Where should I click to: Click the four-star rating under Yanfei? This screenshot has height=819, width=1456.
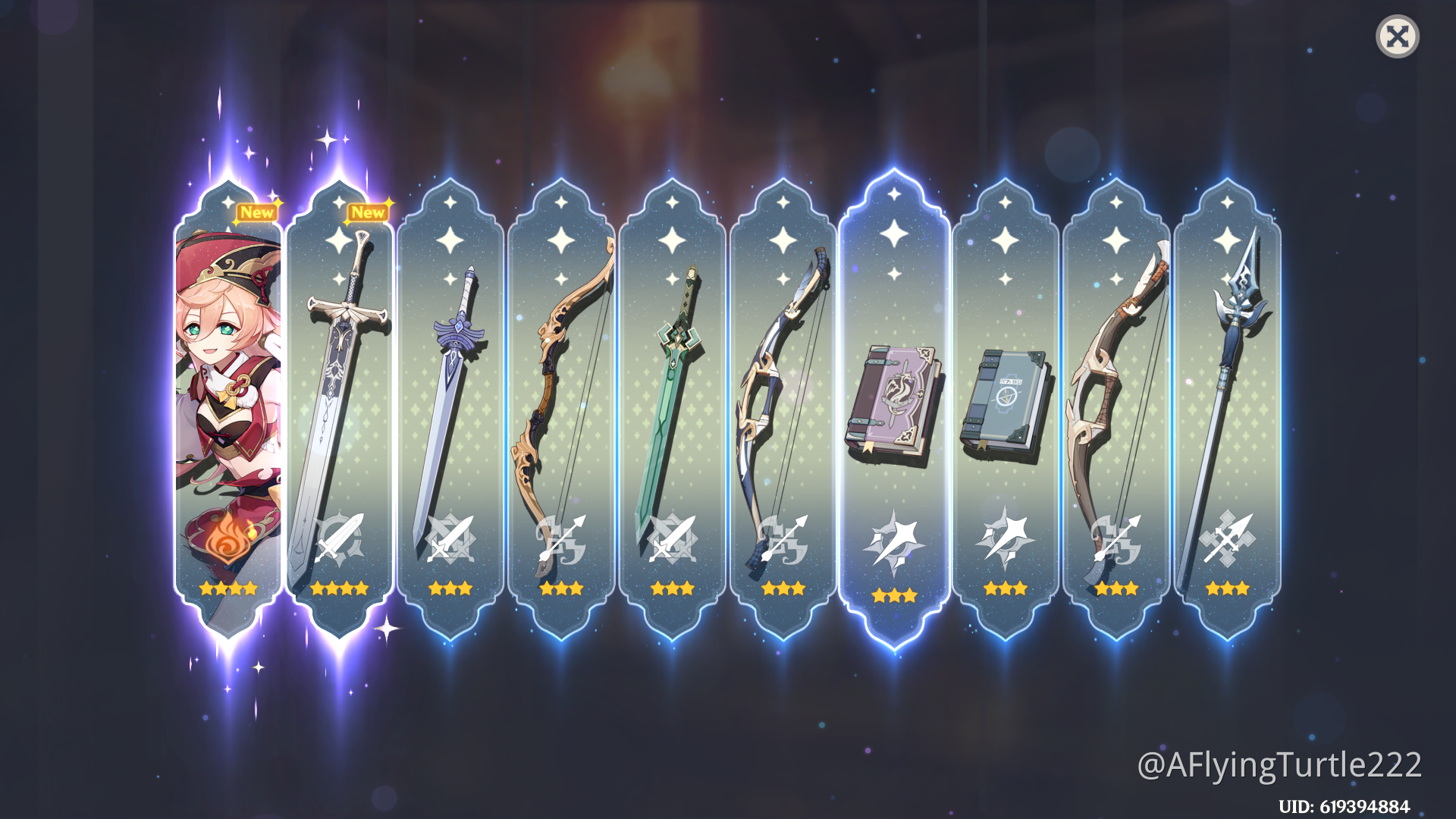click(x=227, y=589)
